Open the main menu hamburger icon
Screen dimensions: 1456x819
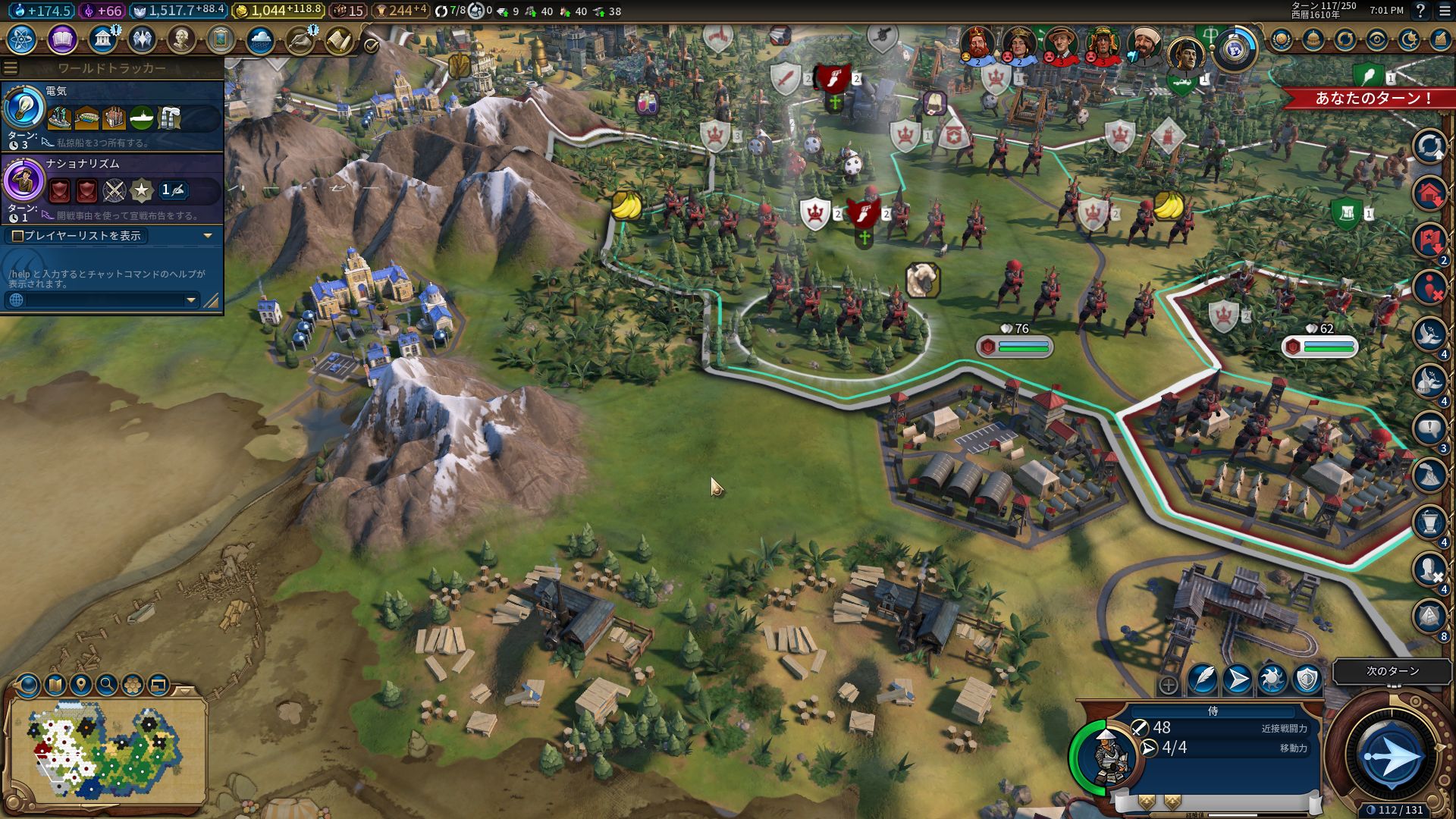1443,11
